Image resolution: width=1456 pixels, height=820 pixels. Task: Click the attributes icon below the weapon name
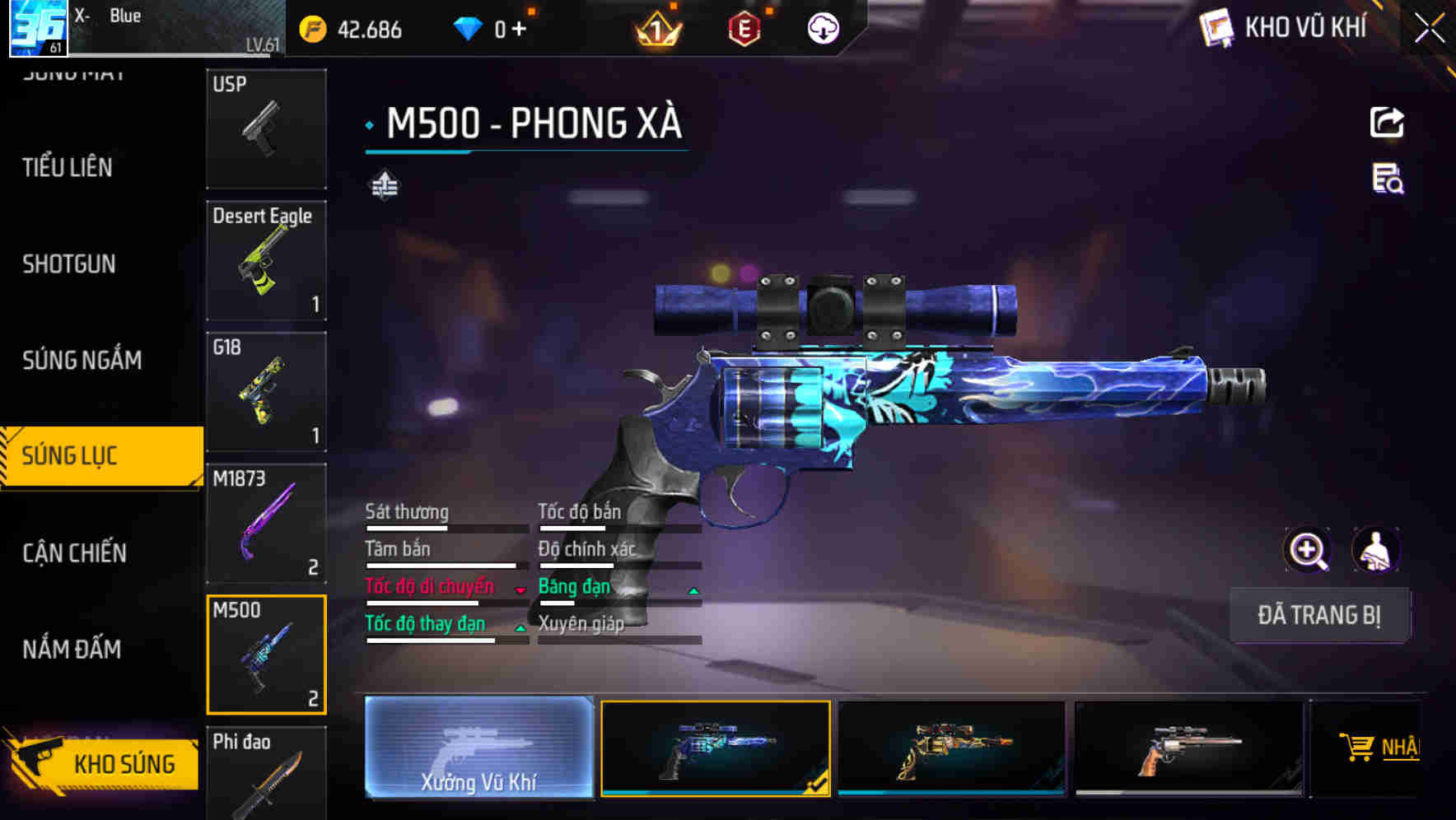coord(385,185)
